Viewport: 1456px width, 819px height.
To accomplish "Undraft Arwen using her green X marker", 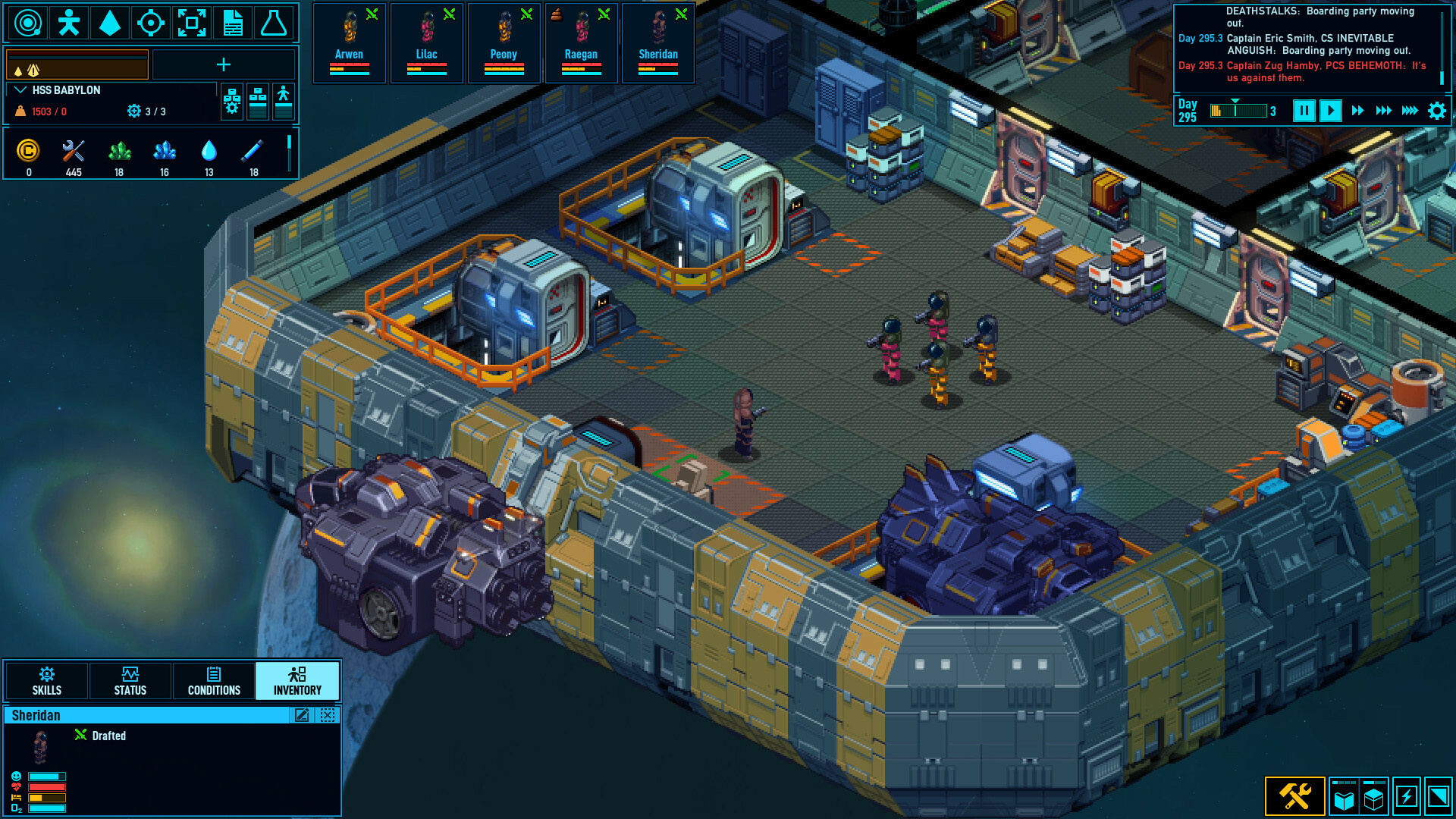I will pos(371,13).
